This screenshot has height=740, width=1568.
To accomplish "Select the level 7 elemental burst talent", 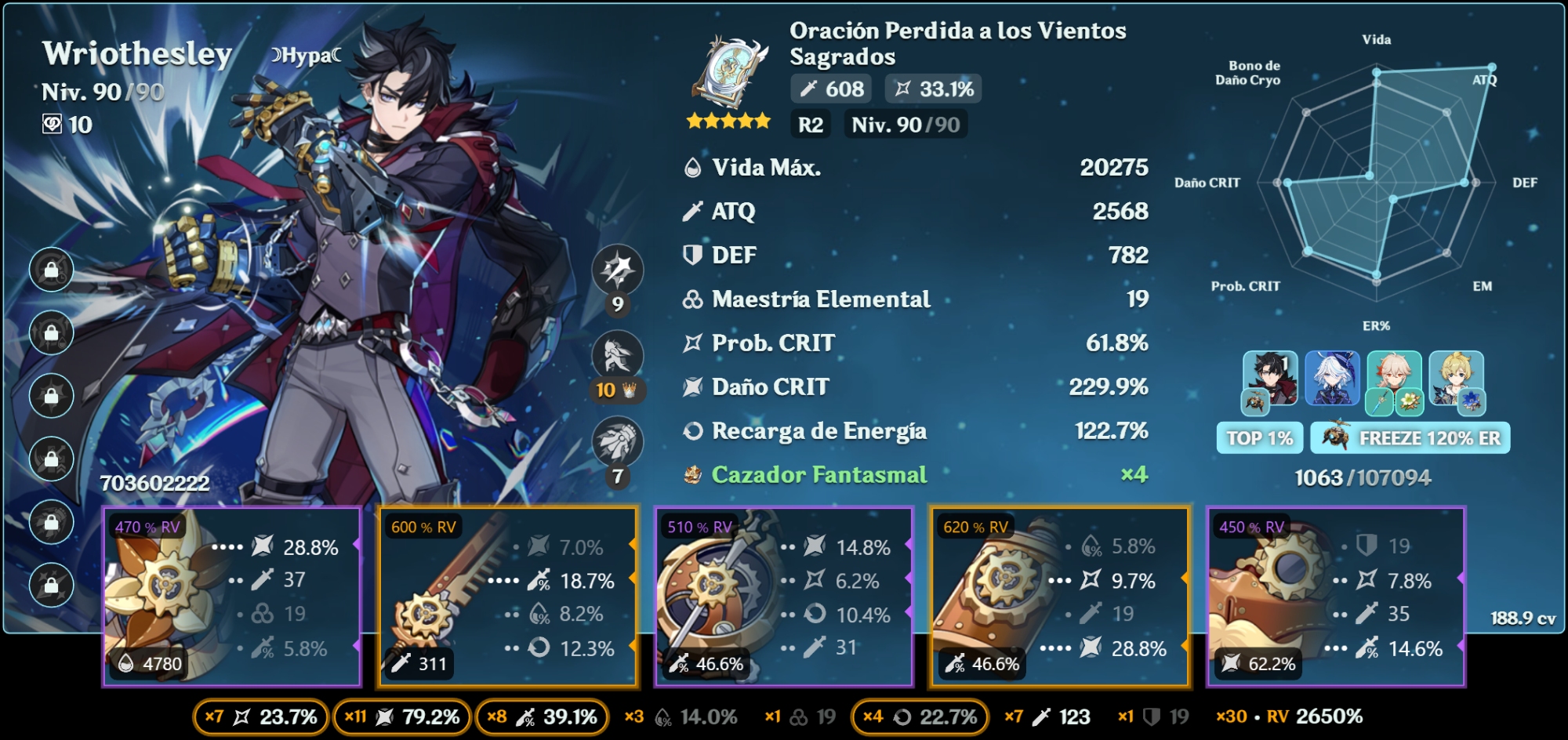I will 618,443.
